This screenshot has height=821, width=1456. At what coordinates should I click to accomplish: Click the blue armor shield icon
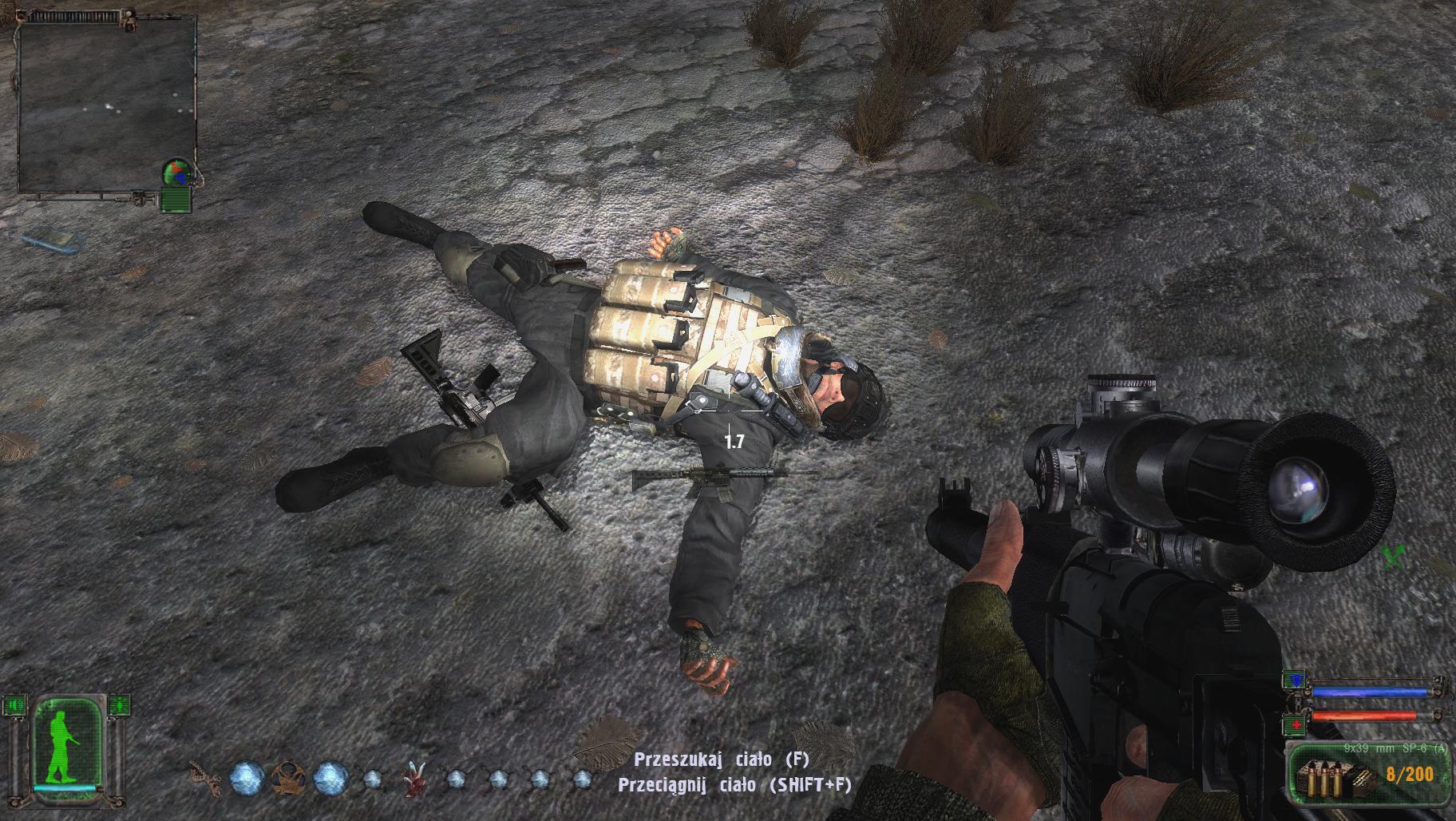[x=1293, y=680]
